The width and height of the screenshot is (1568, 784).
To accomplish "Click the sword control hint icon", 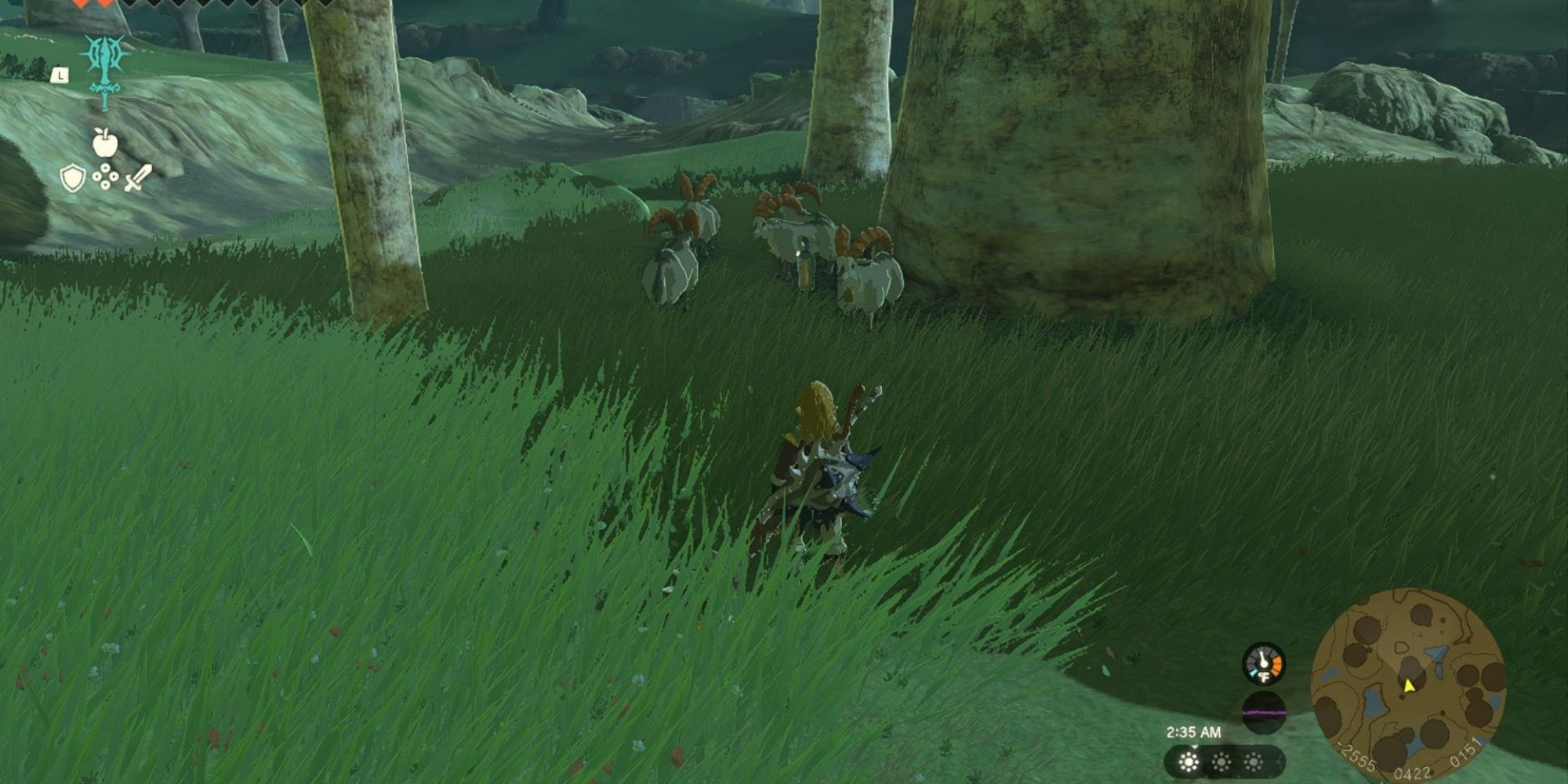I will (x=137, y=177).
